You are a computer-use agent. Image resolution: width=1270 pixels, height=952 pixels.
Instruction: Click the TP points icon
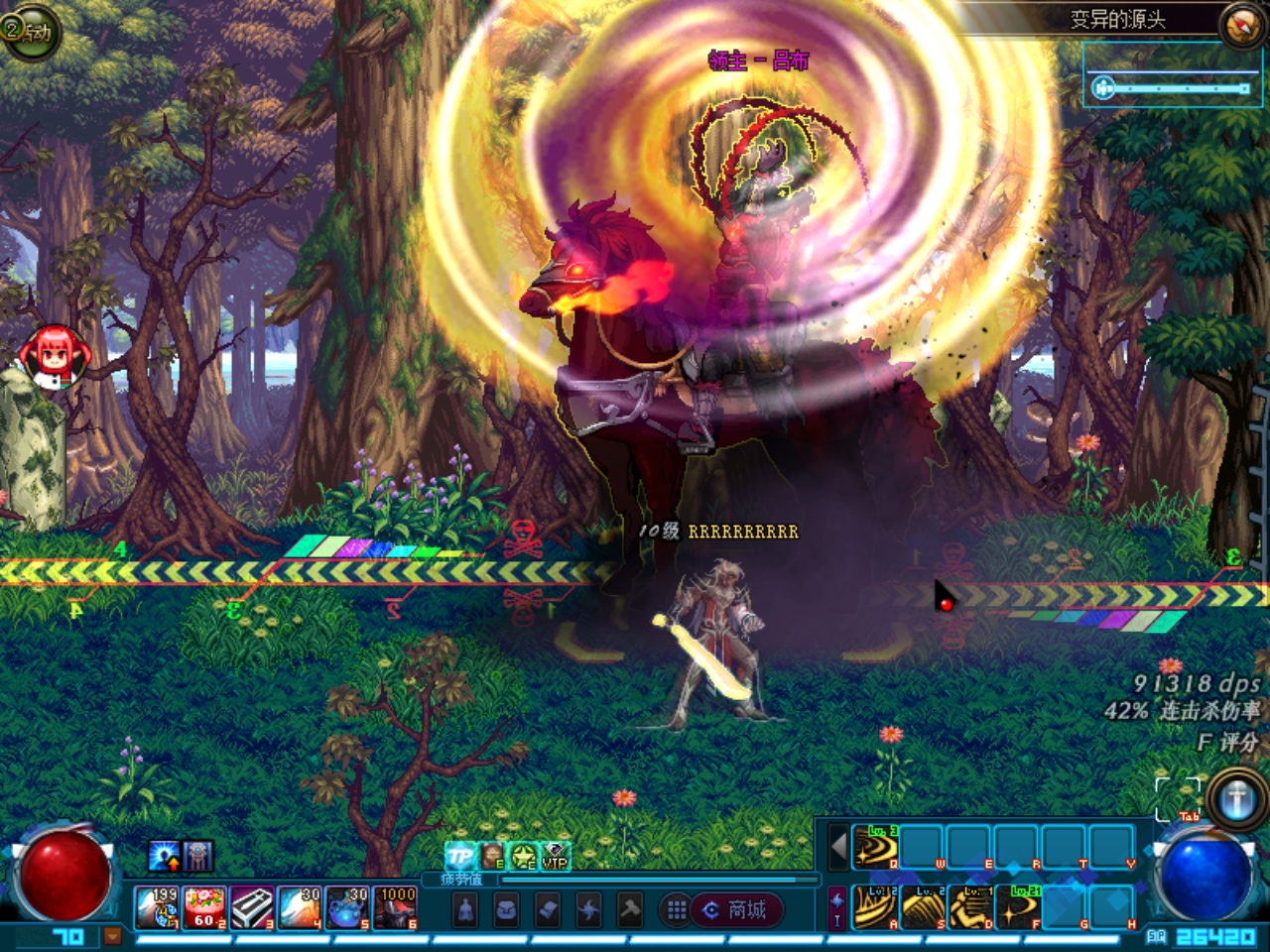(x=459, y=855)
